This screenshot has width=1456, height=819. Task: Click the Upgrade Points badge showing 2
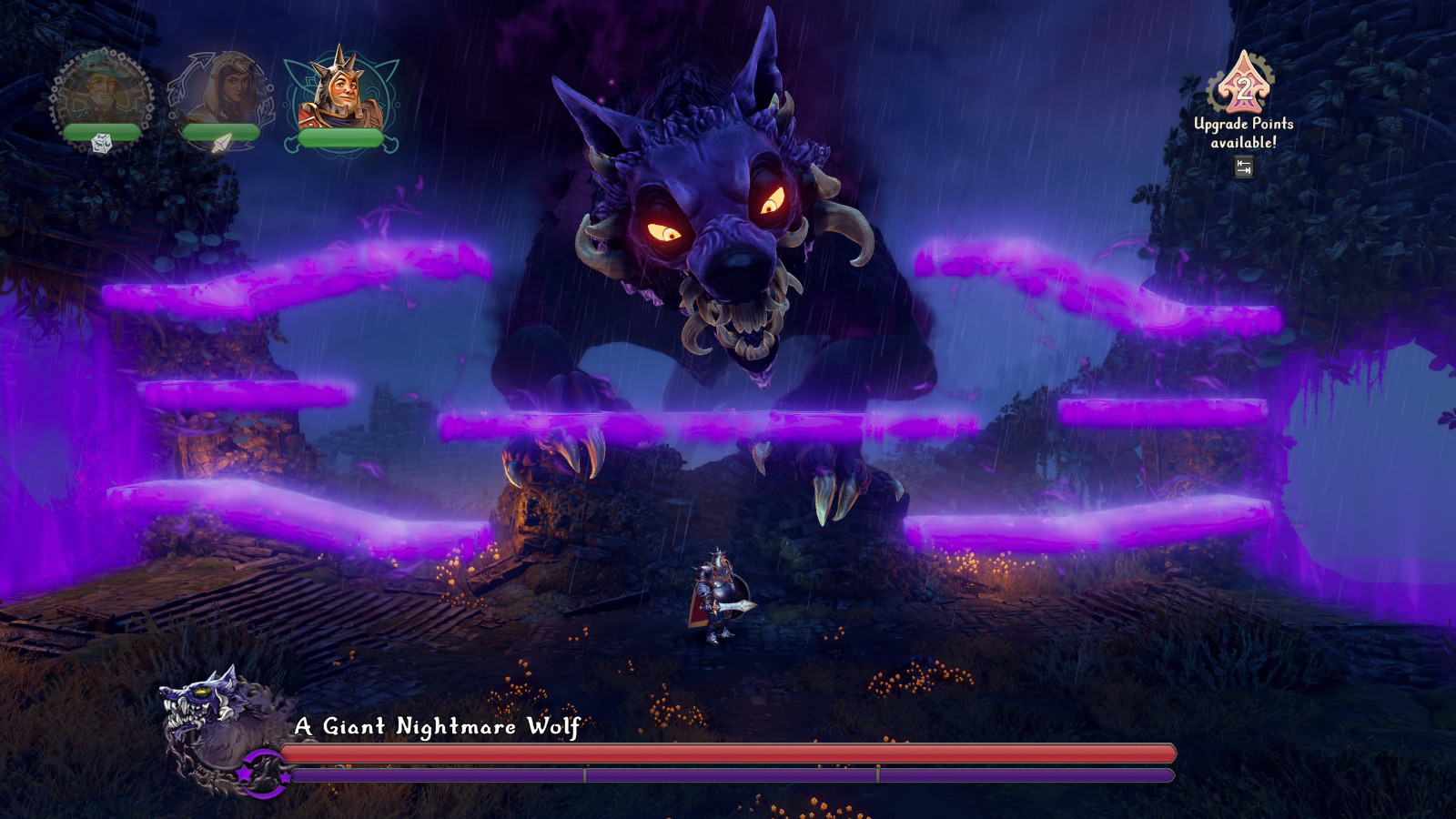tap(1243, 87)
